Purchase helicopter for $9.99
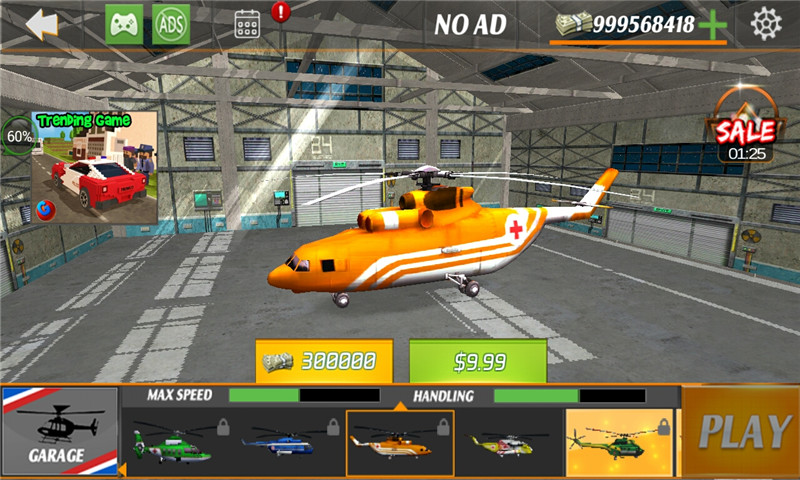 [x=478, y=361]
